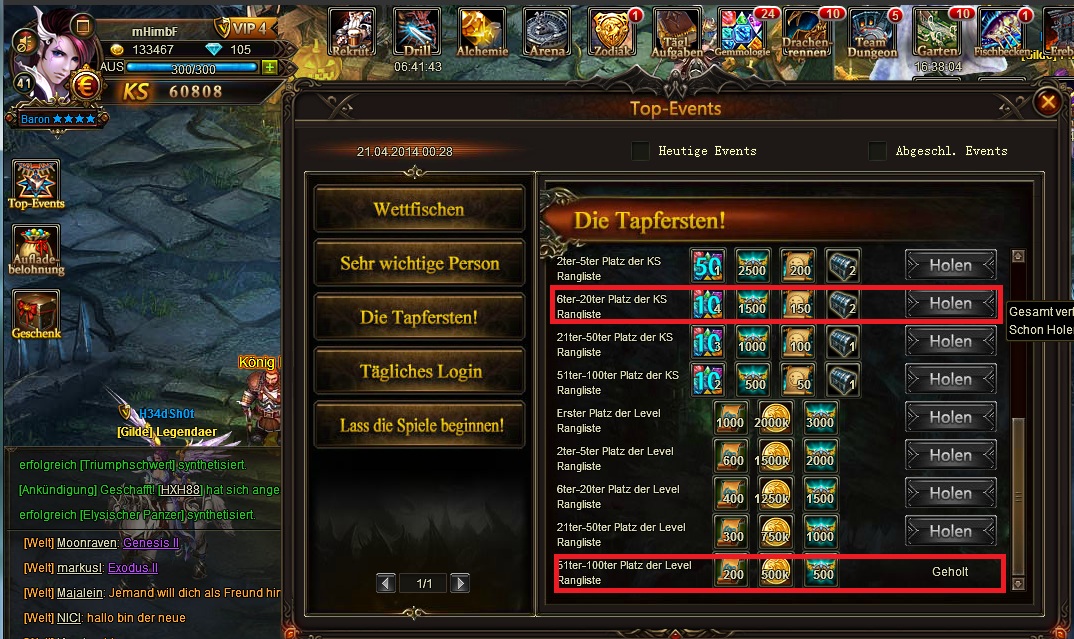Claim the Erster Platz der Level reward
This screenshot has height=639, width=1074.
[x=950, y=417]
